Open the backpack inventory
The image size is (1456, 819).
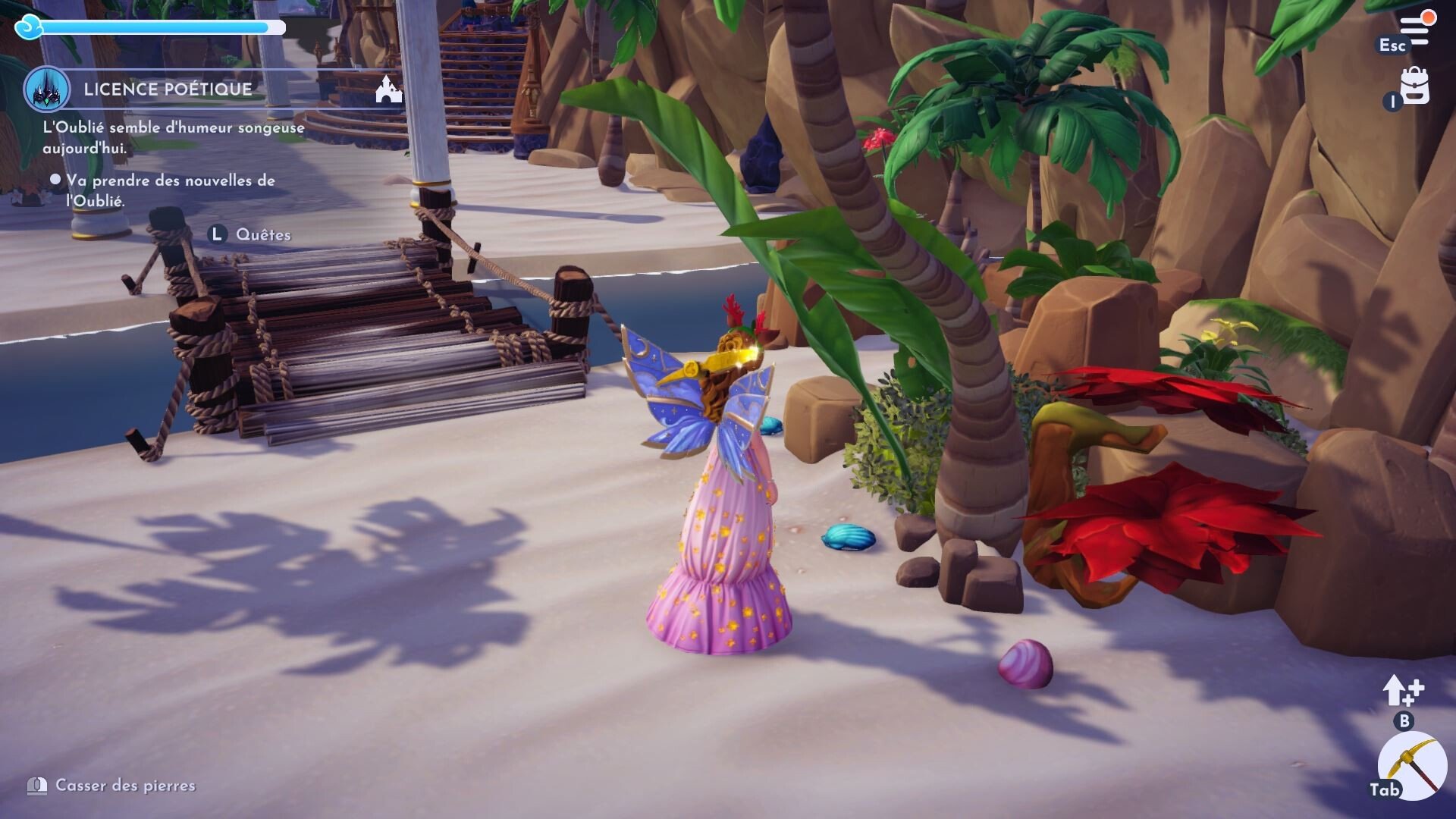point(1414,86)
